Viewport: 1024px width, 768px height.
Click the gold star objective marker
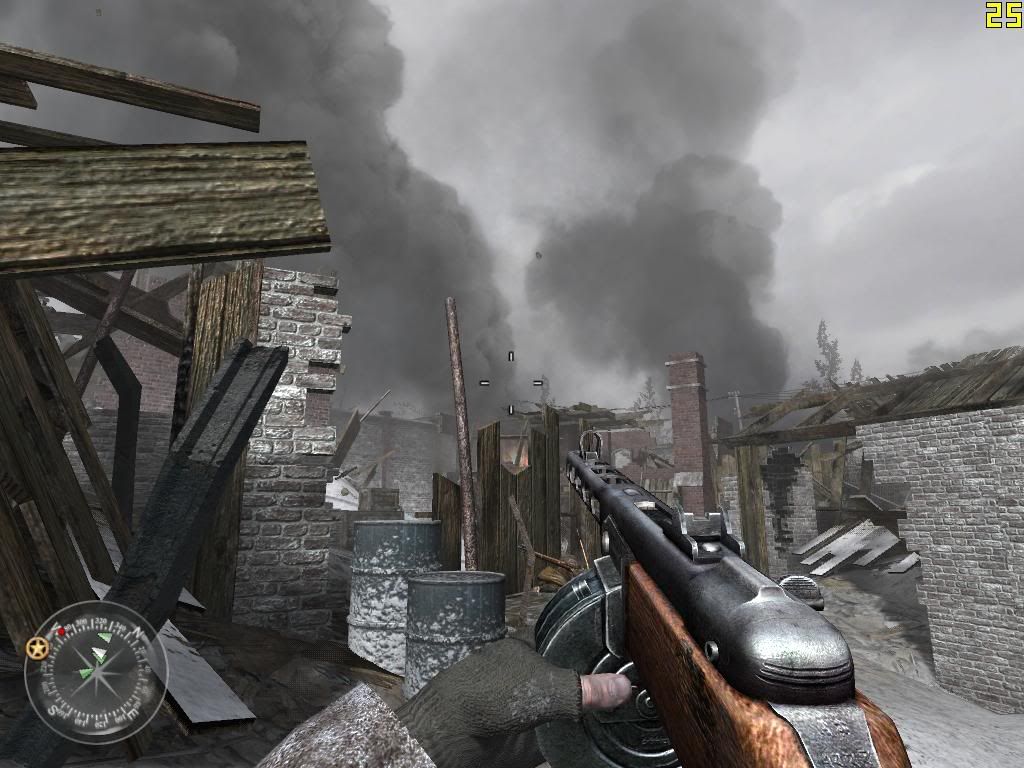[39, 648]
